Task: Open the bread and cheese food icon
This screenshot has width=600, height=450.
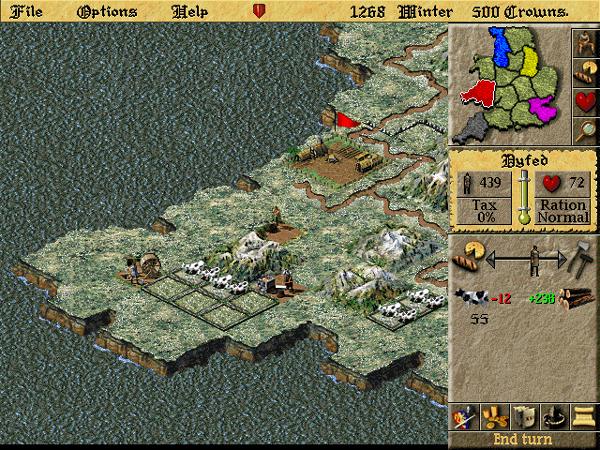Action: (584, 73)
